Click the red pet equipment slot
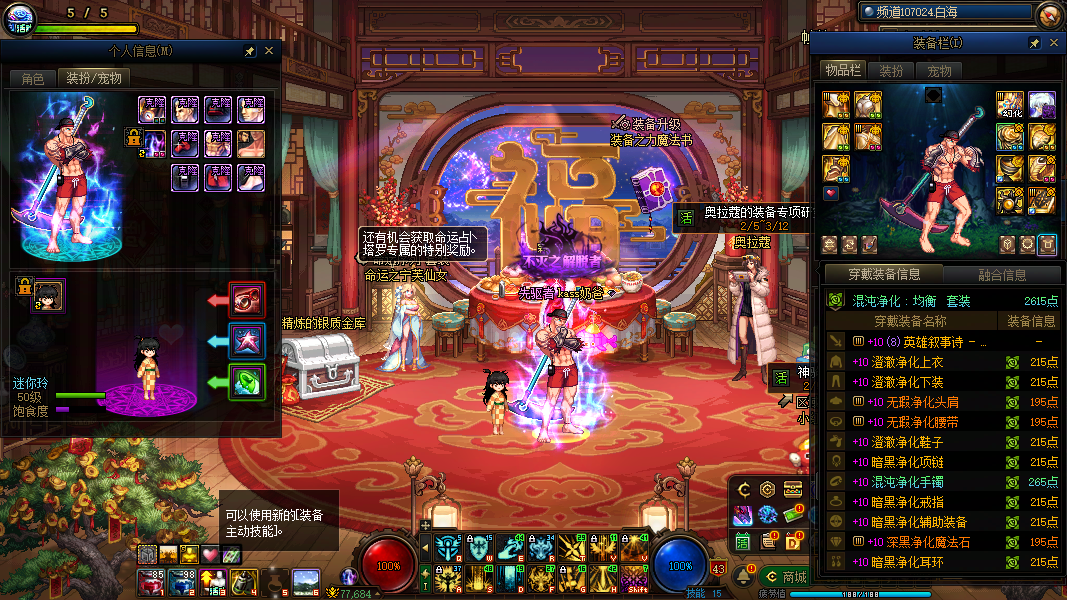1067x600 pixels. click(247, 299)
